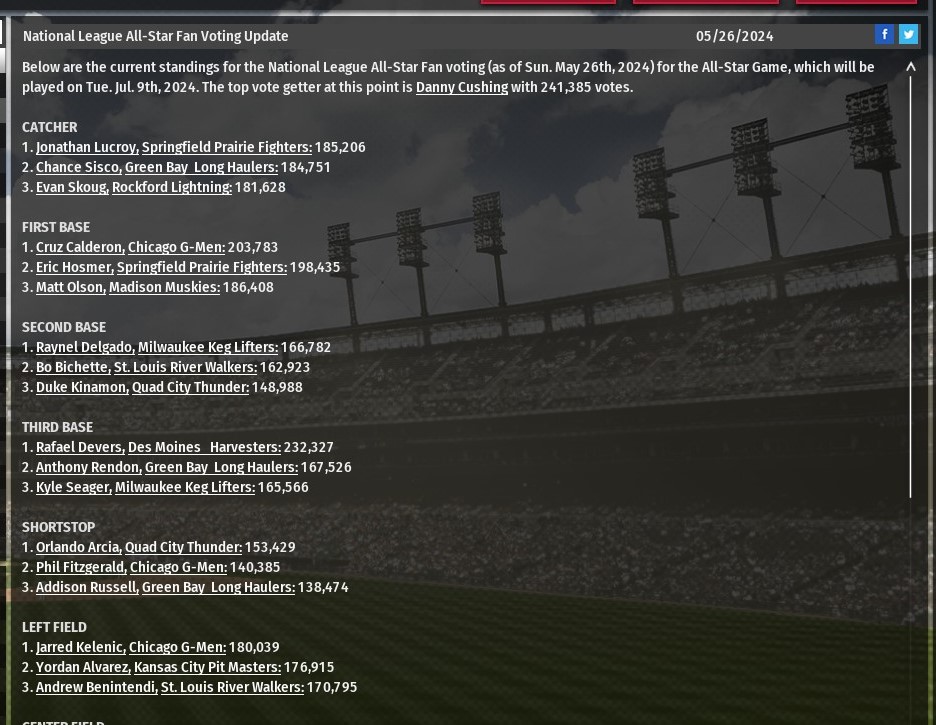
Task: Share the update on Twitter
Action: tap(908, 35)
